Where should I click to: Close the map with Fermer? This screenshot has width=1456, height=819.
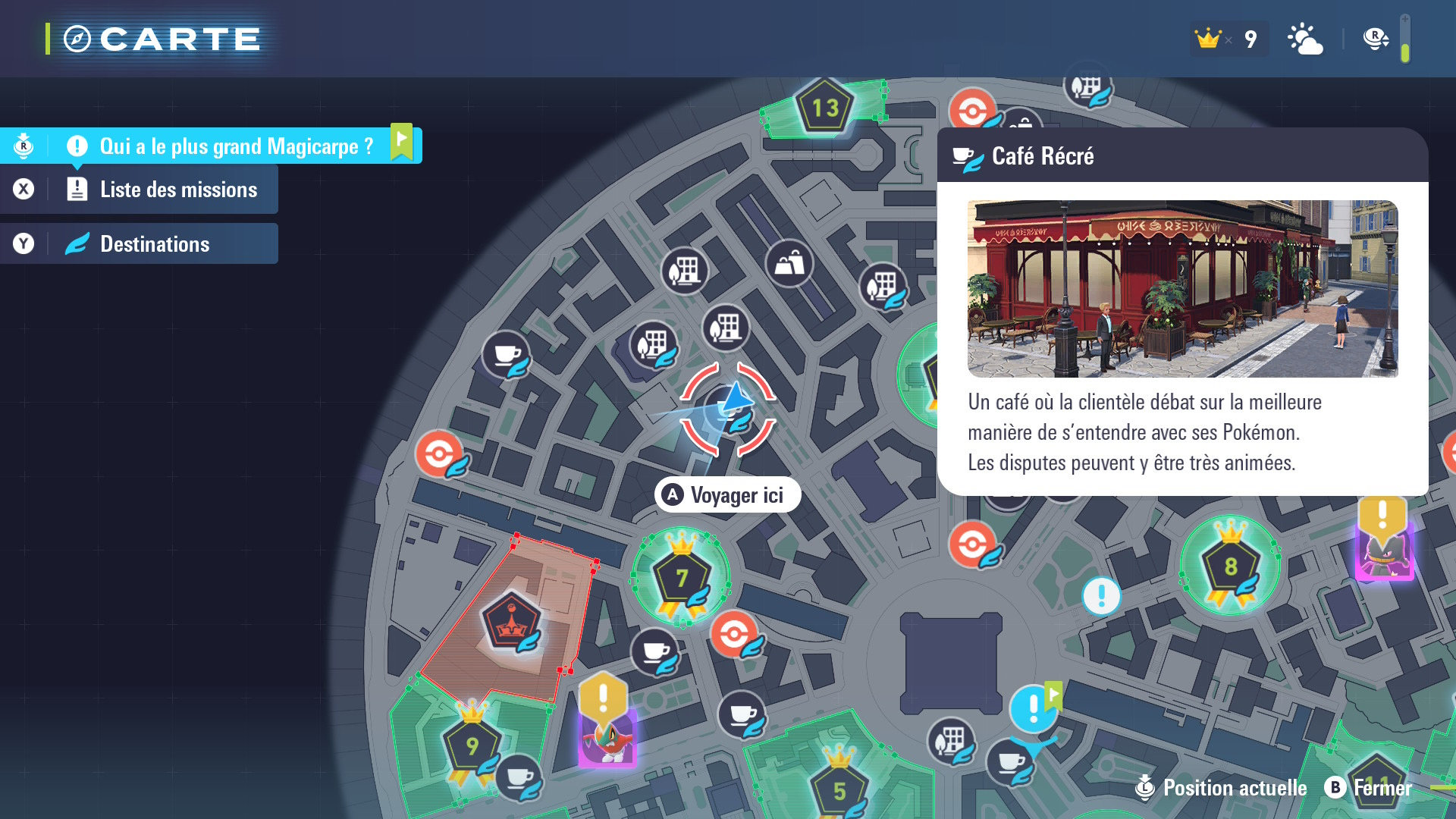click(1370, 788)
